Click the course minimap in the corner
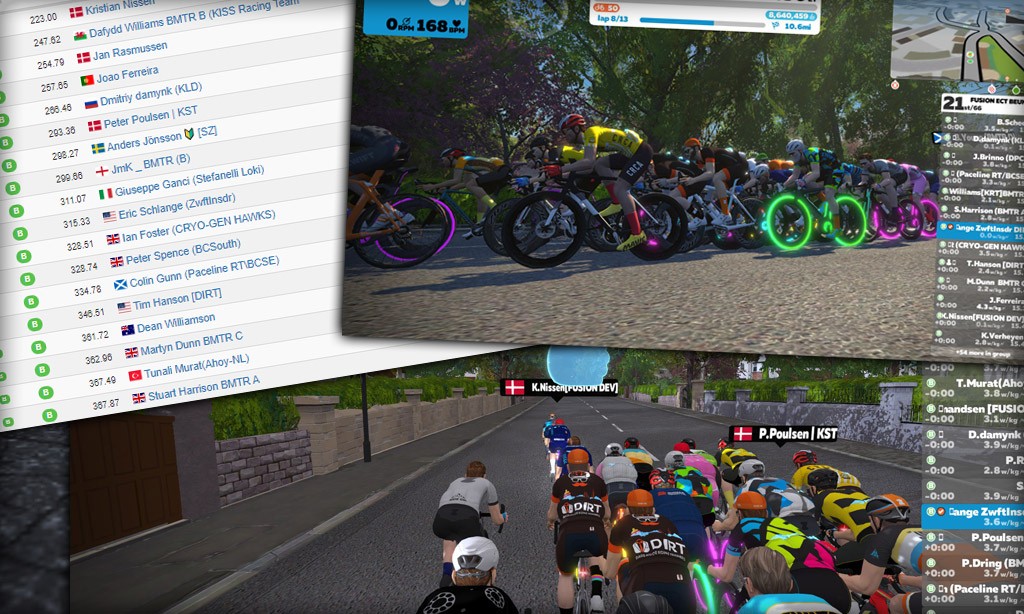Viewport: 1024px width, 614px height. (957, 42)
